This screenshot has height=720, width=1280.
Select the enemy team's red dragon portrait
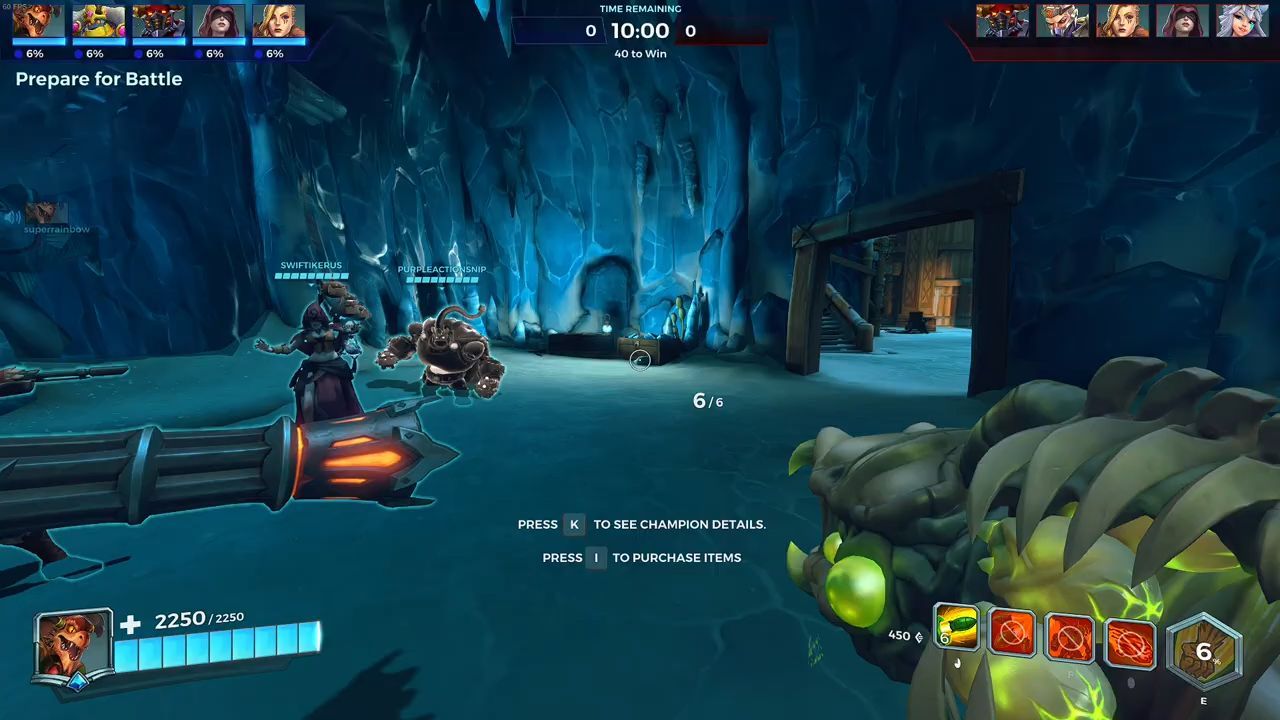point(1002,21)
